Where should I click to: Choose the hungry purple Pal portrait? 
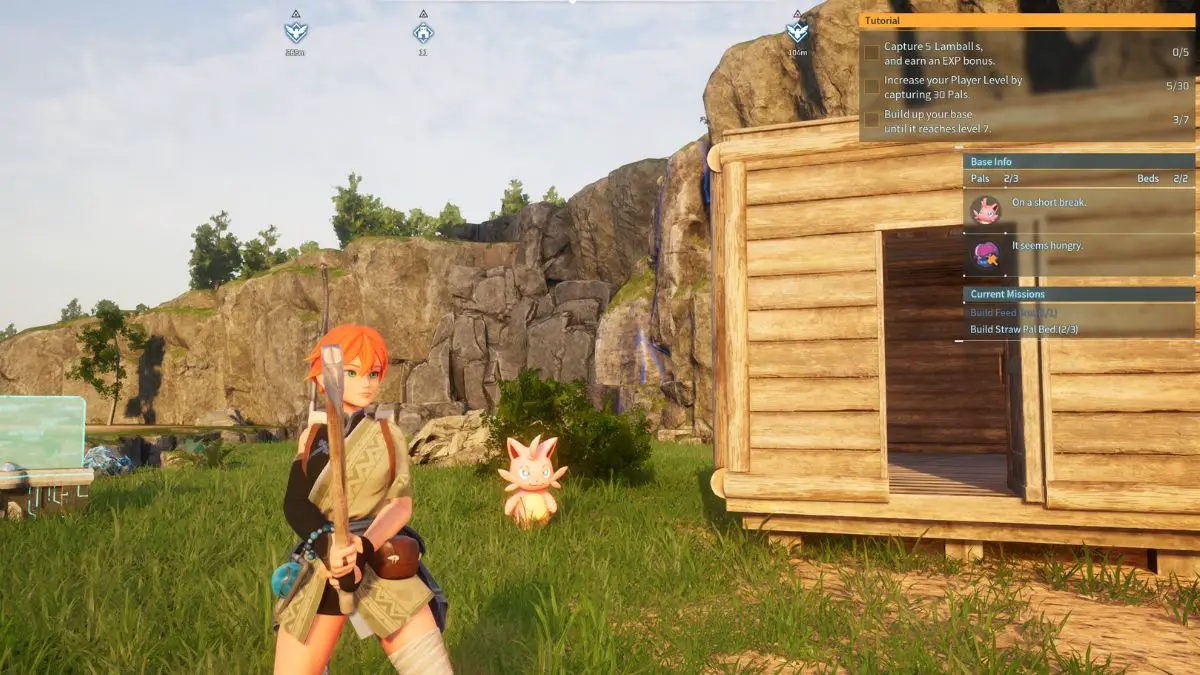pos(986,254)
